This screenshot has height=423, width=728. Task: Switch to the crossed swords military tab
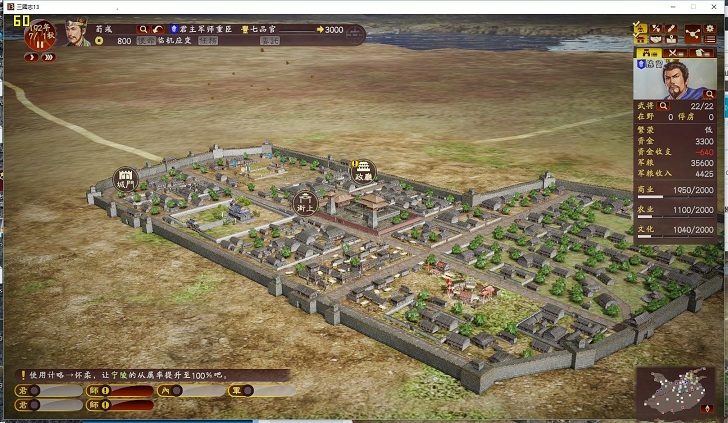676,52
